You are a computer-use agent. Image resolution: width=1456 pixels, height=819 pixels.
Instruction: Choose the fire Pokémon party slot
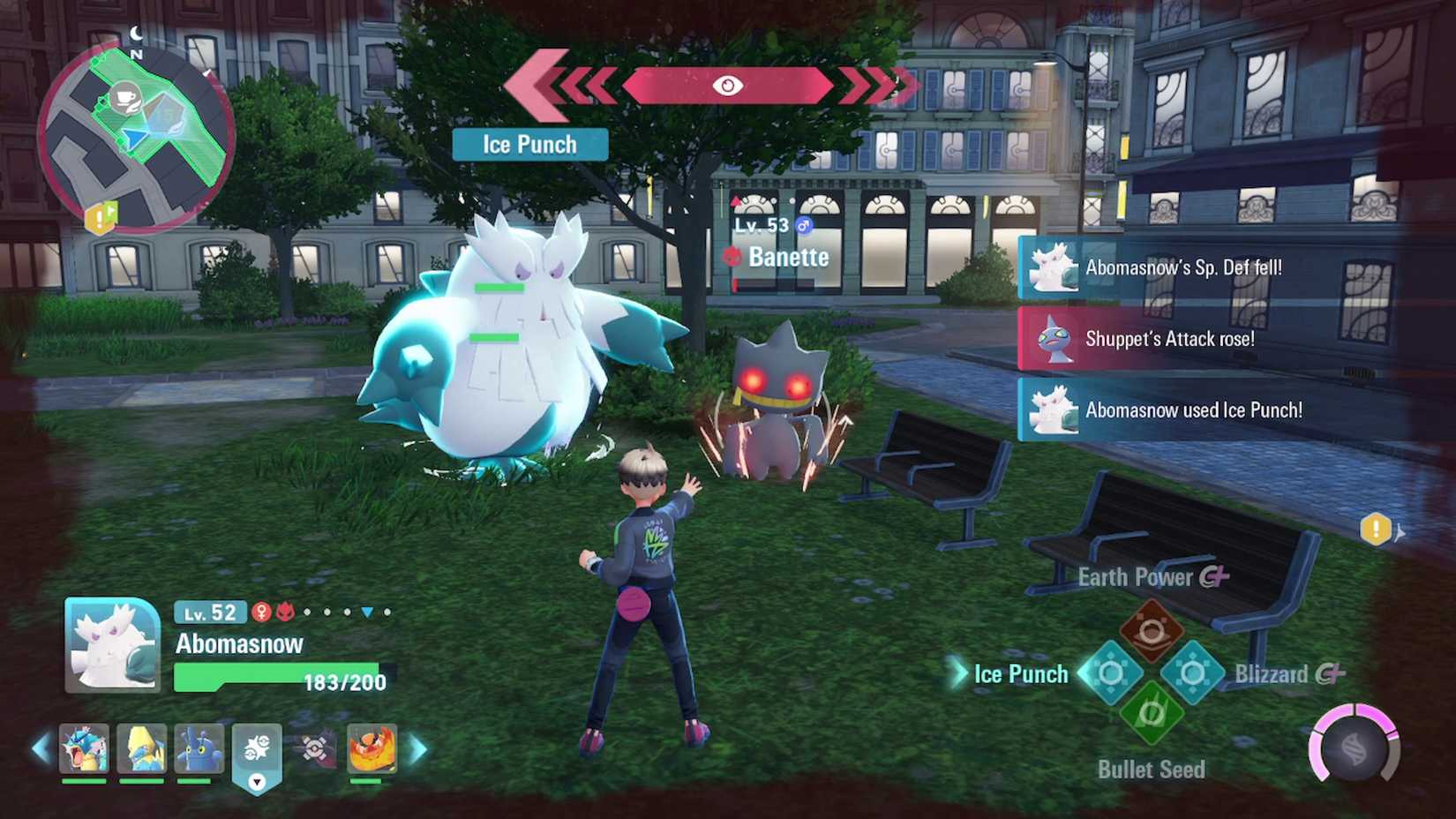tap(372, 748)
